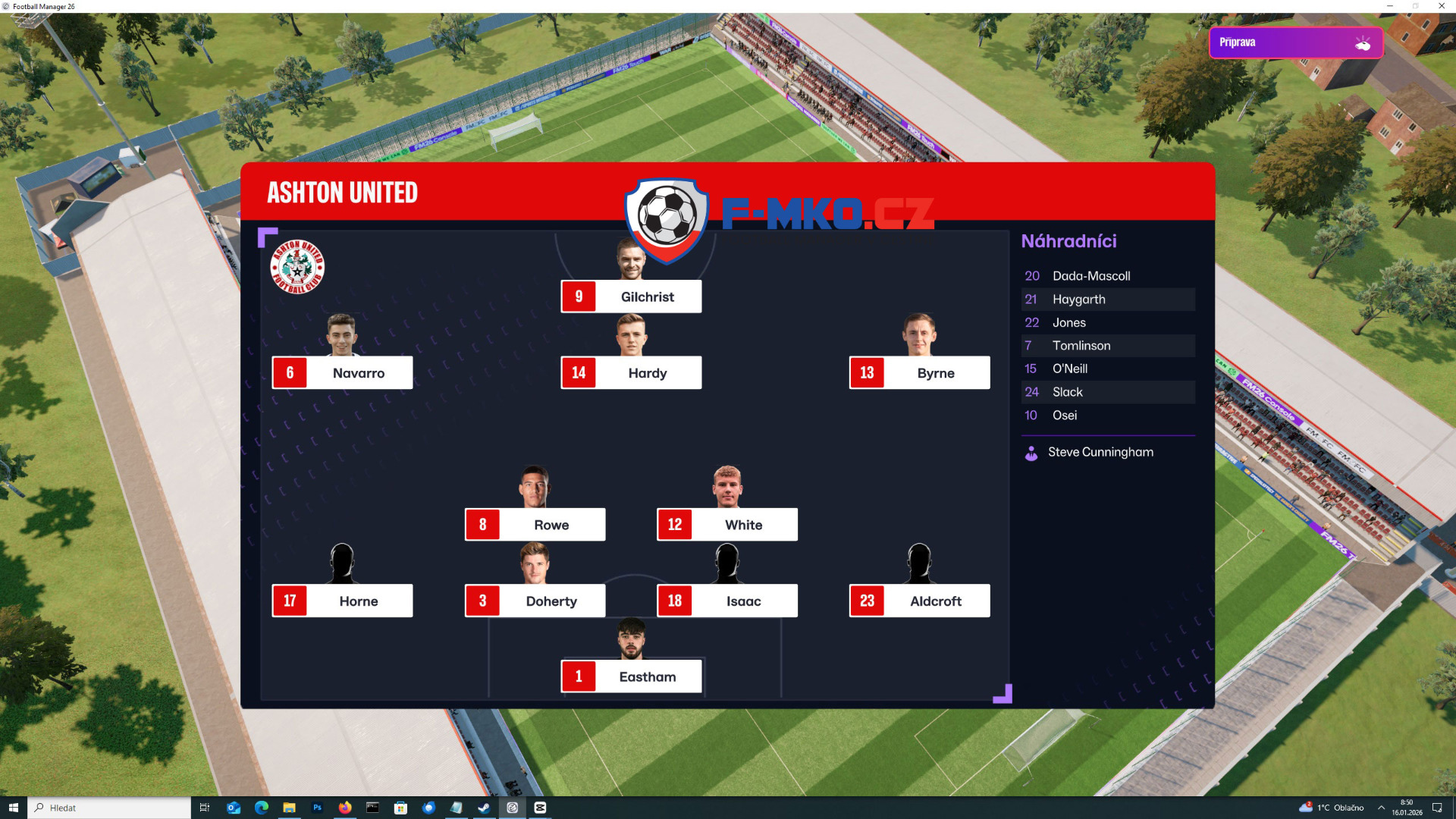
Task: Launch Firefox from the taskbar
Action: tap(345, 808)
